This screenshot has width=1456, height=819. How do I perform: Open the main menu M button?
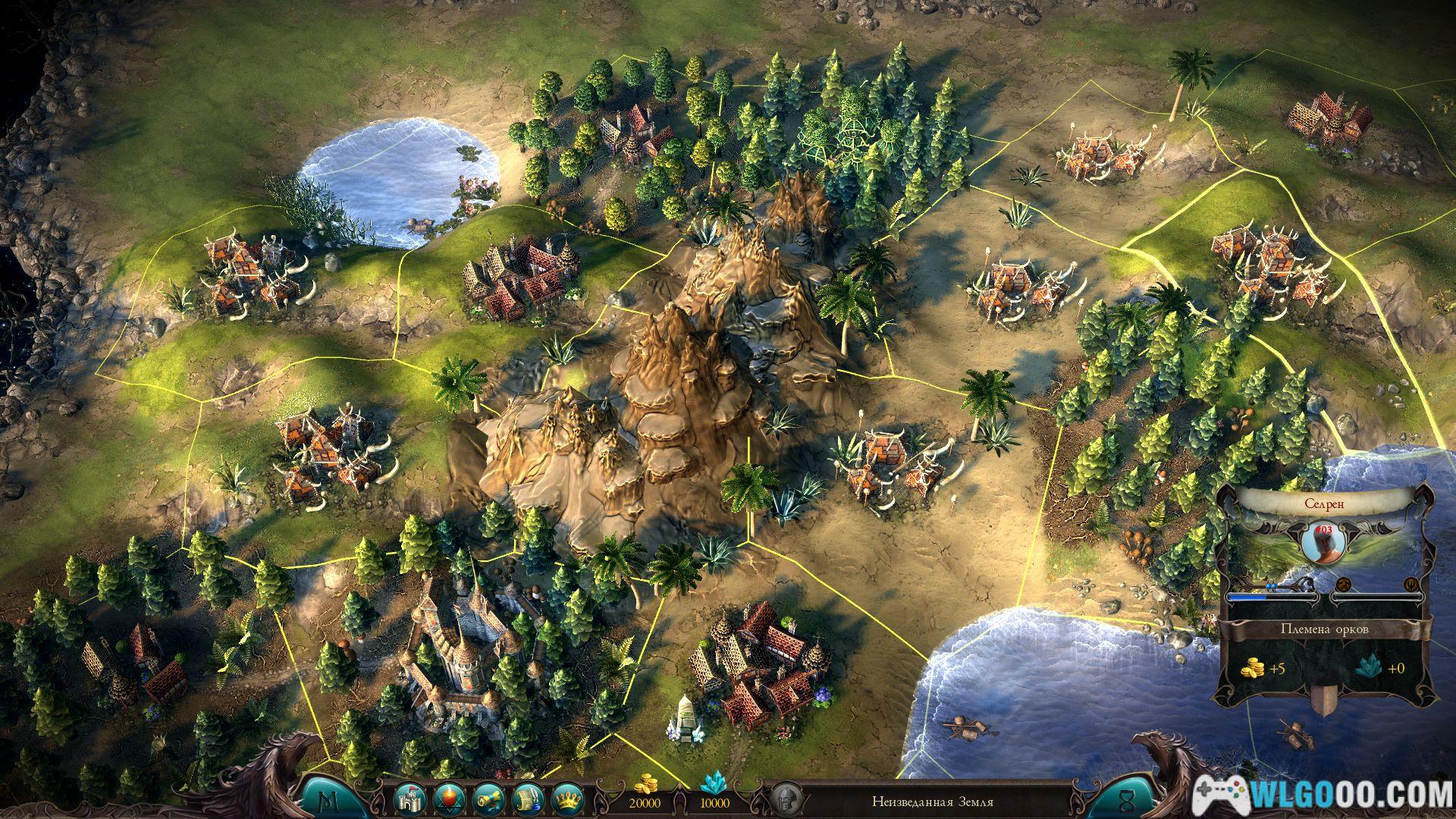tap(330, 799)
